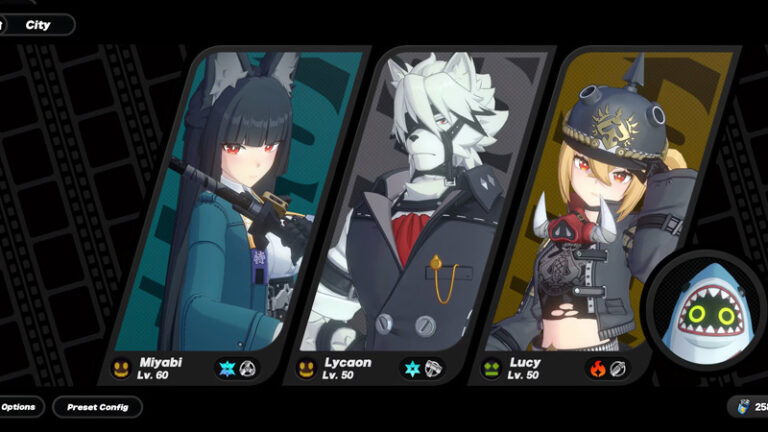The width and height of the screenshot is (768, 432).
Task: Click the Options button
Action: pyautogui.click(x=20, y=407)
